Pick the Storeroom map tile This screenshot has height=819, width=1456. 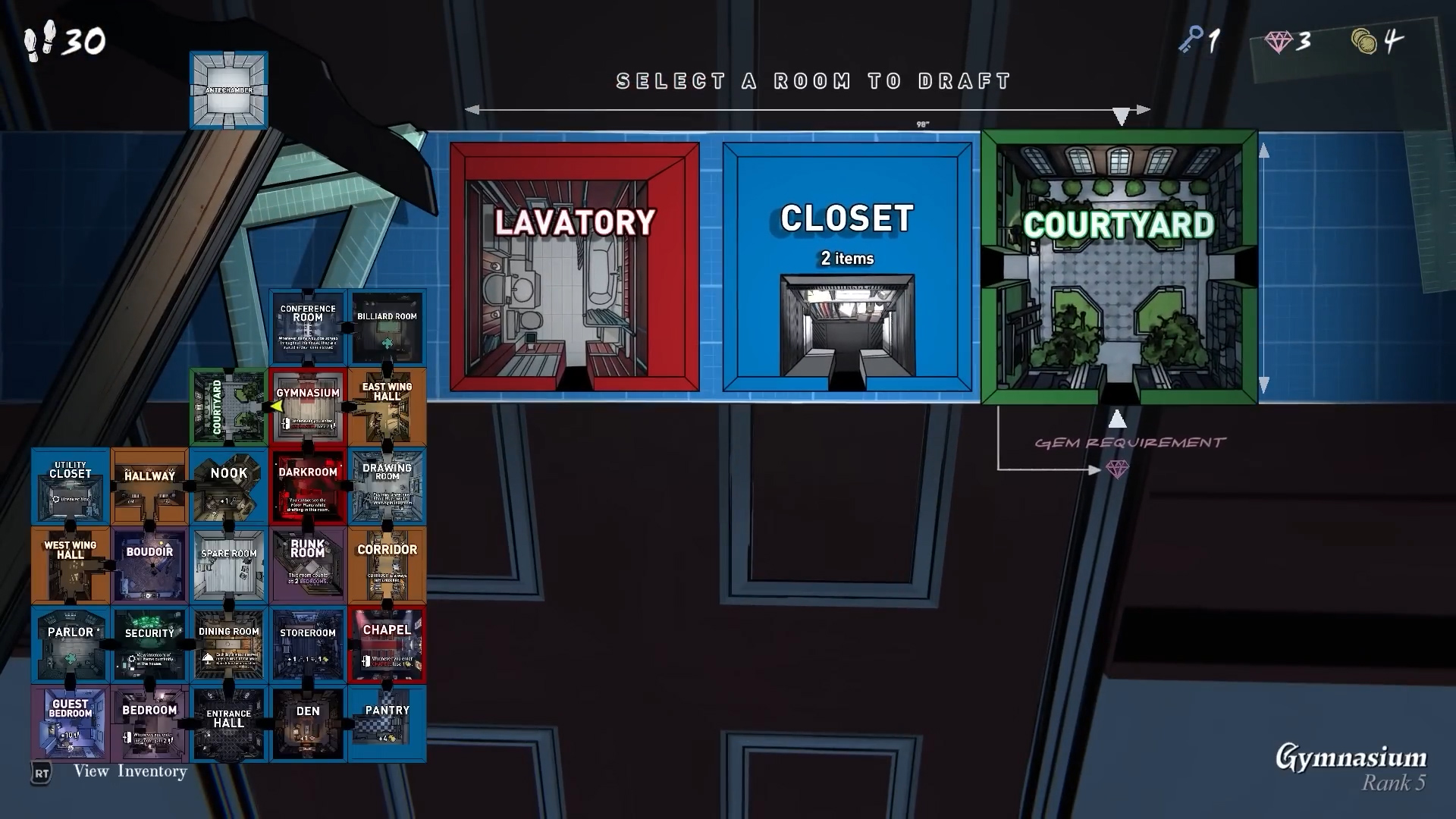click(x=308, y=645)
